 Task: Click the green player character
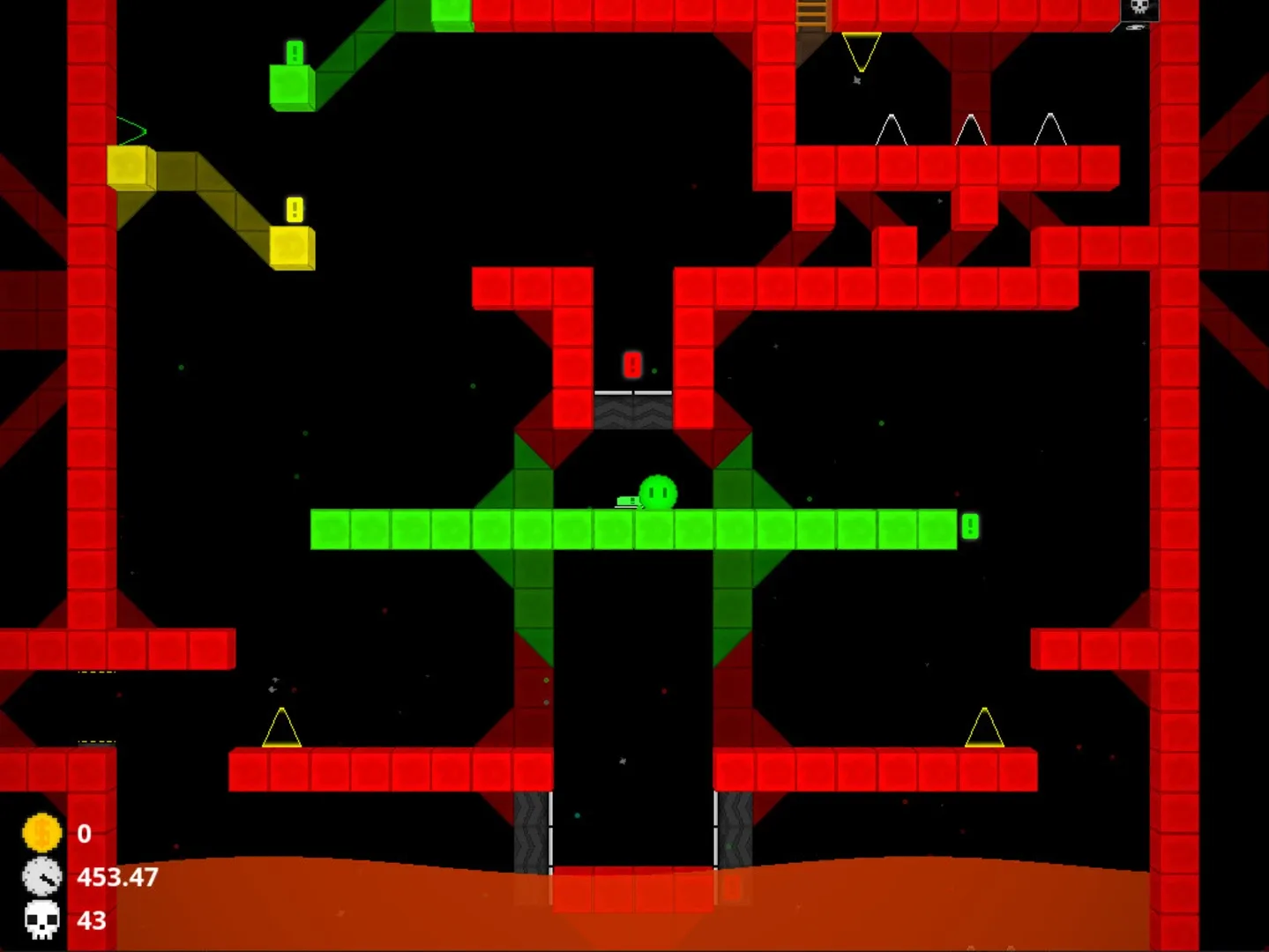pos(657,491)
